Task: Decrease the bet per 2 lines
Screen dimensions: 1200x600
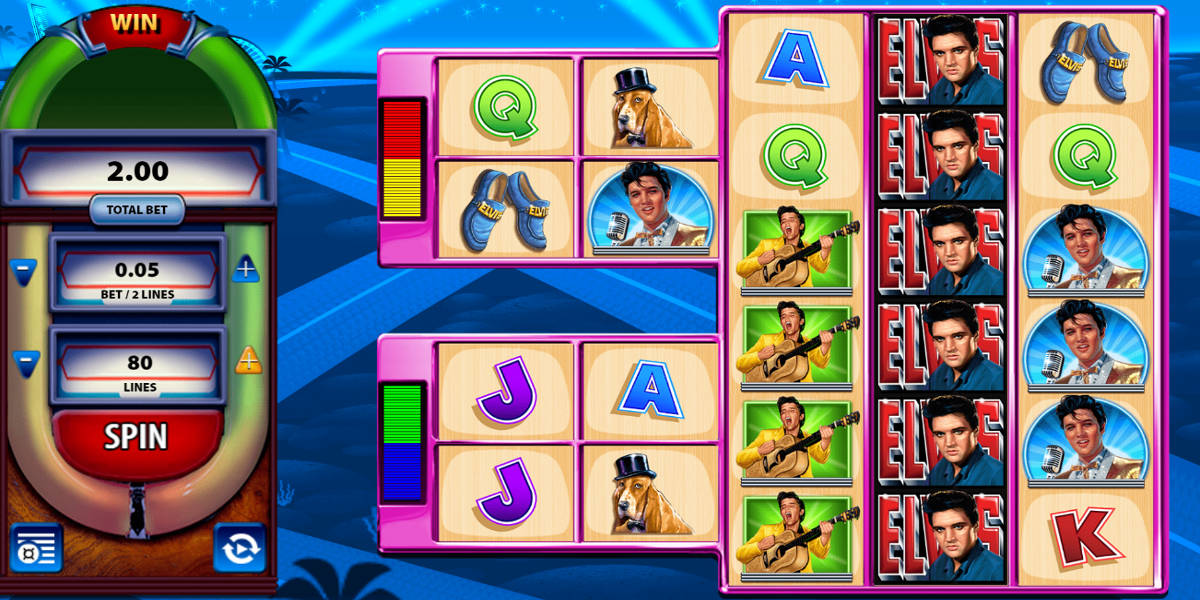Action: (x=25, y=270)
